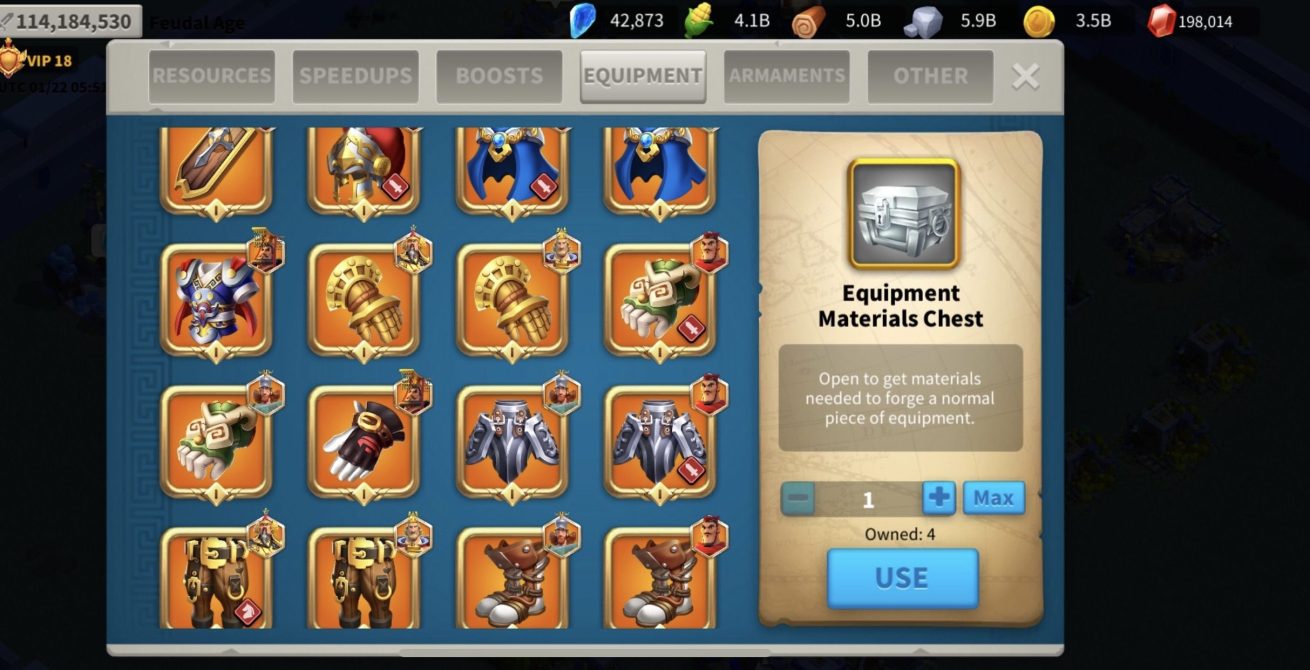The image size is (1310, 670).
Task: Open the VIP 18 badge
Action: pos(38,61)
